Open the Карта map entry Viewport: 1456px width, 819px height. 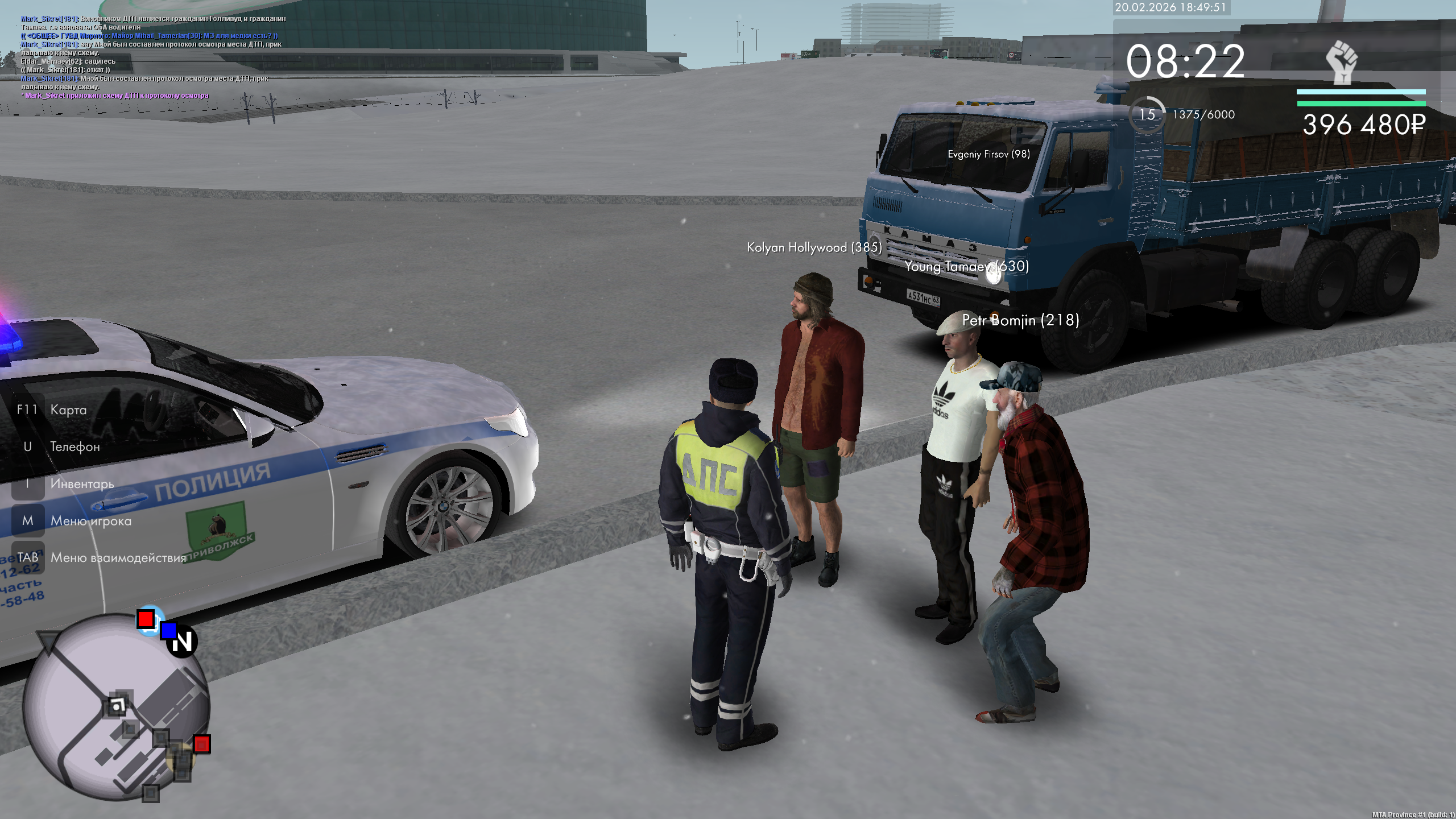click(68, 409)
